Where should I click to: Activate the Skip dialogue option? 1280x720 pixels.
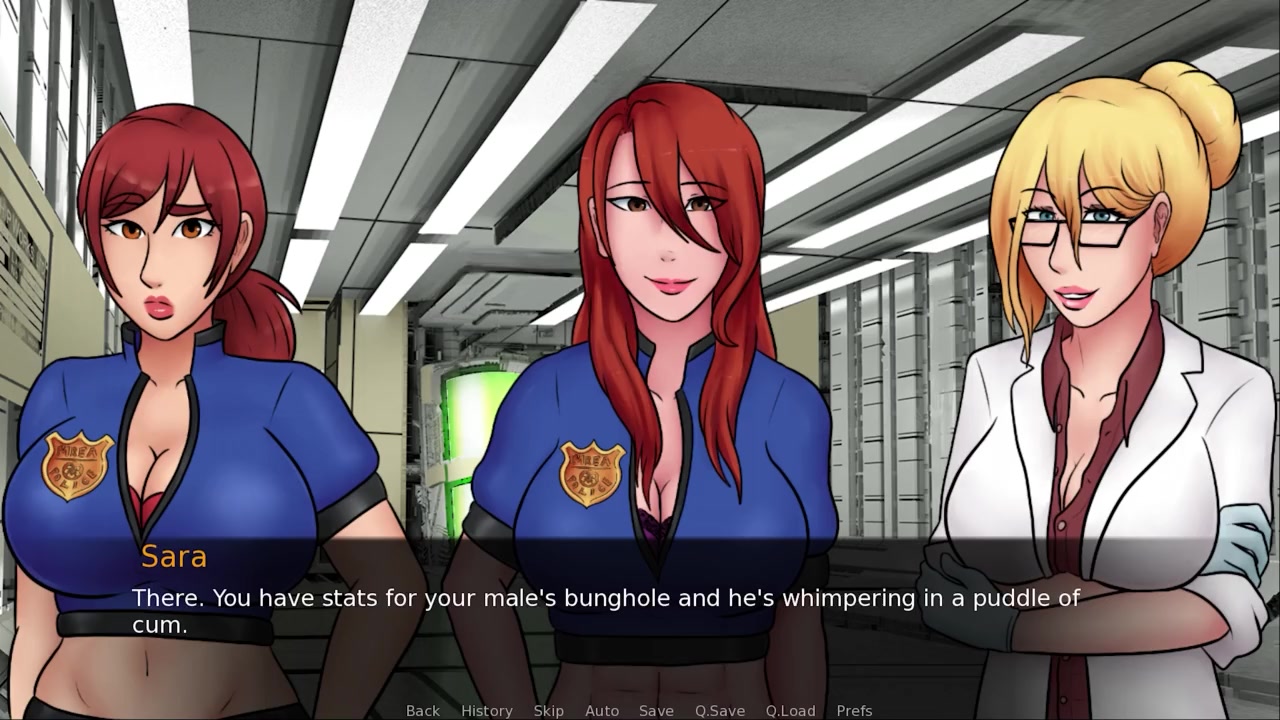coord(549,710)
